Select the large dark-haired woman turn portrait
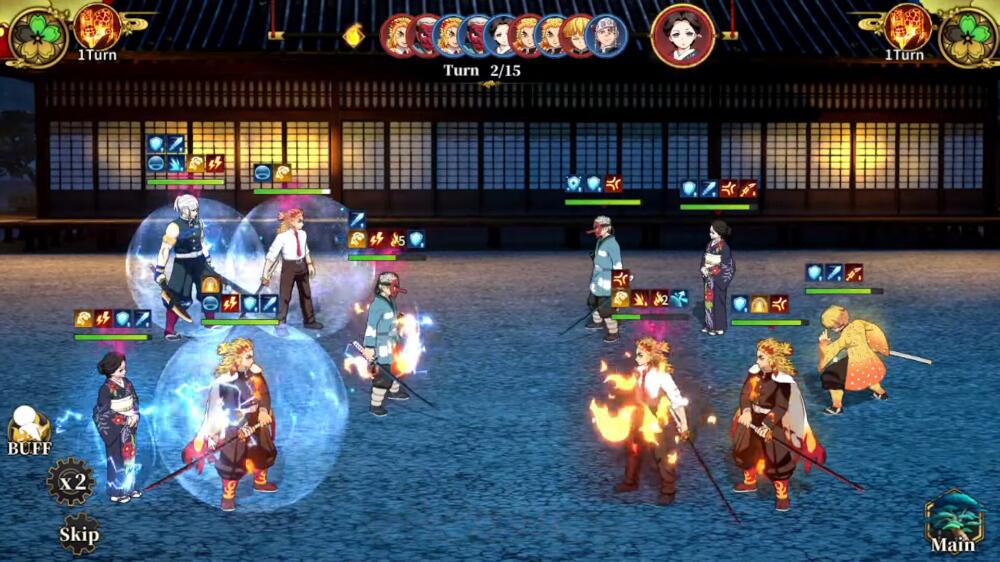The height and width of the screenshot is (562, 1000). point(683,36)
